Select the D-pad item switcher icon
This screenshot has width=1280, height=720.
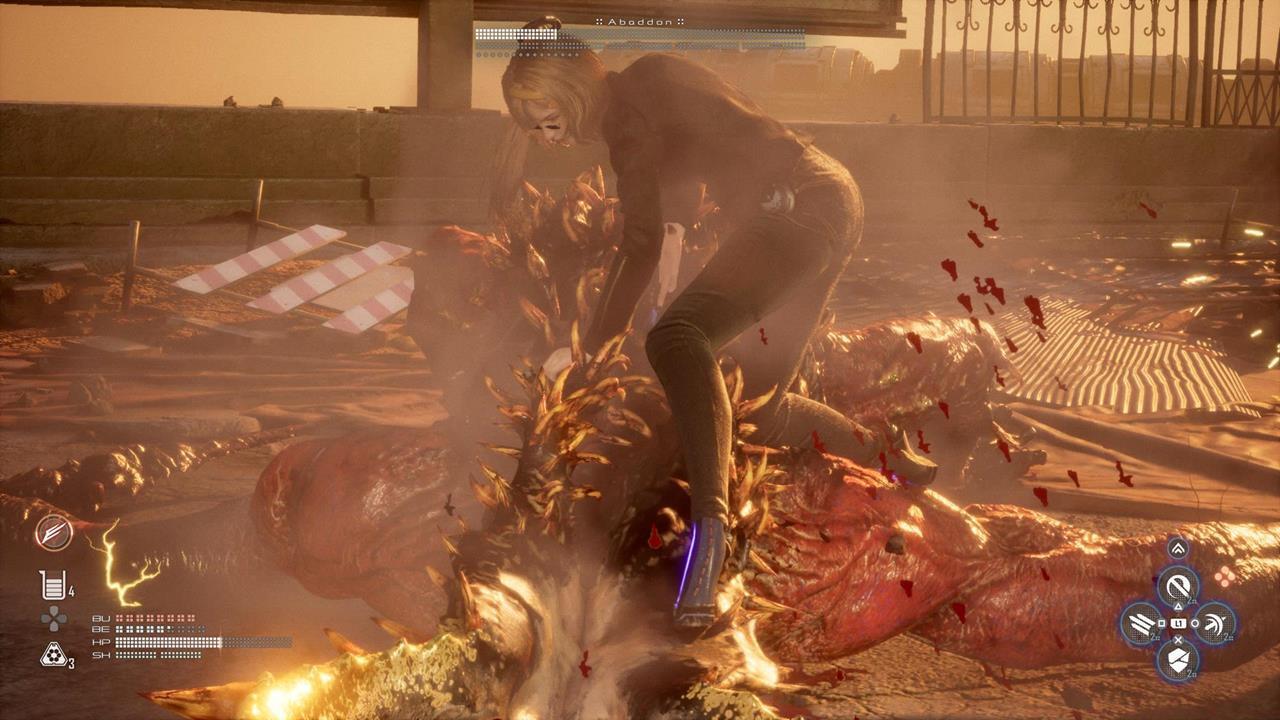pos(53,619)
